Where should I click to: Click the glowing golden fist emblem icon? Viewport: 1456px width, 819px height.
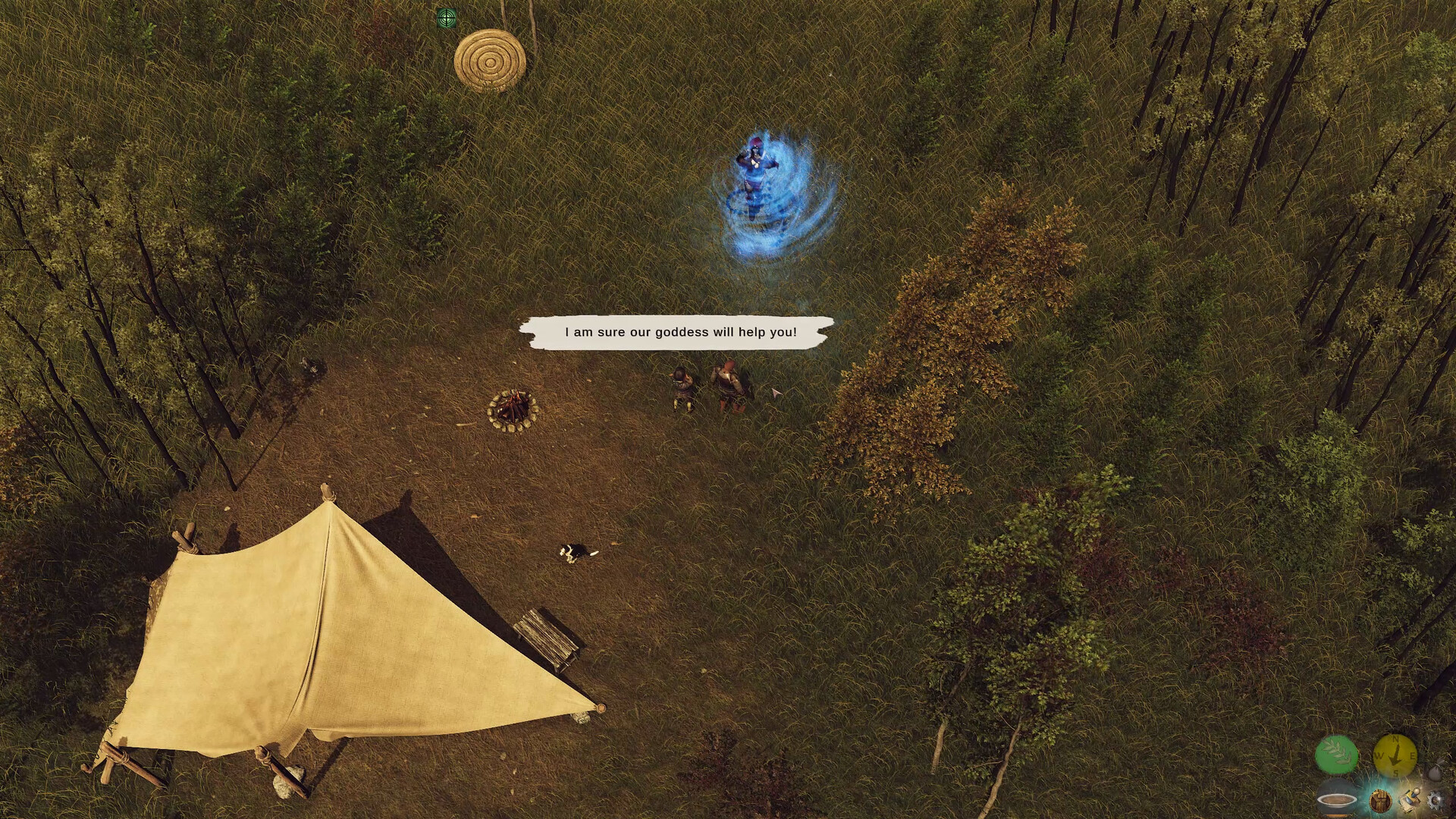click(x=1380, y=802)
